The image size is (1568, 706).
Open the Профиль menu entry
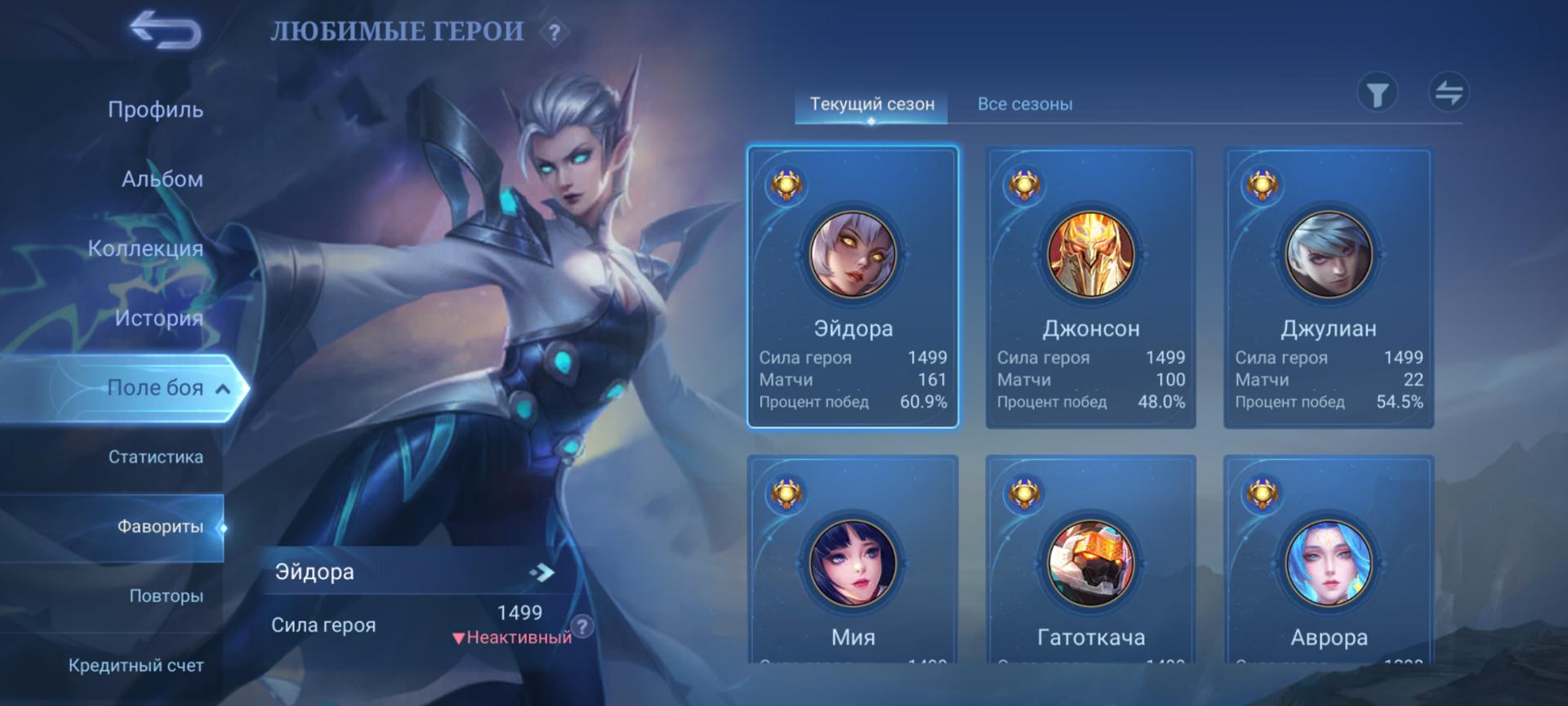[155, 109]
